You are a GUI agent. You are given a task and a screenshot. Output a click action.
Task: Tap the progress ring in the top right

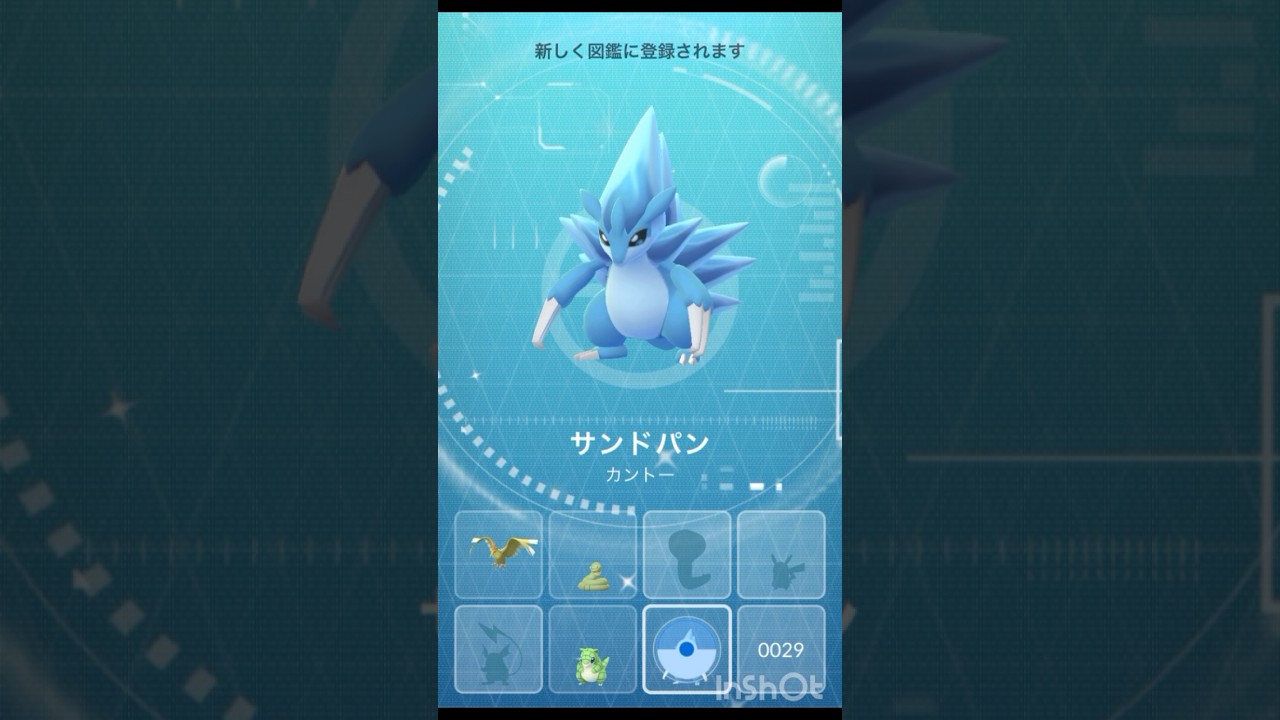click(786, 180)
